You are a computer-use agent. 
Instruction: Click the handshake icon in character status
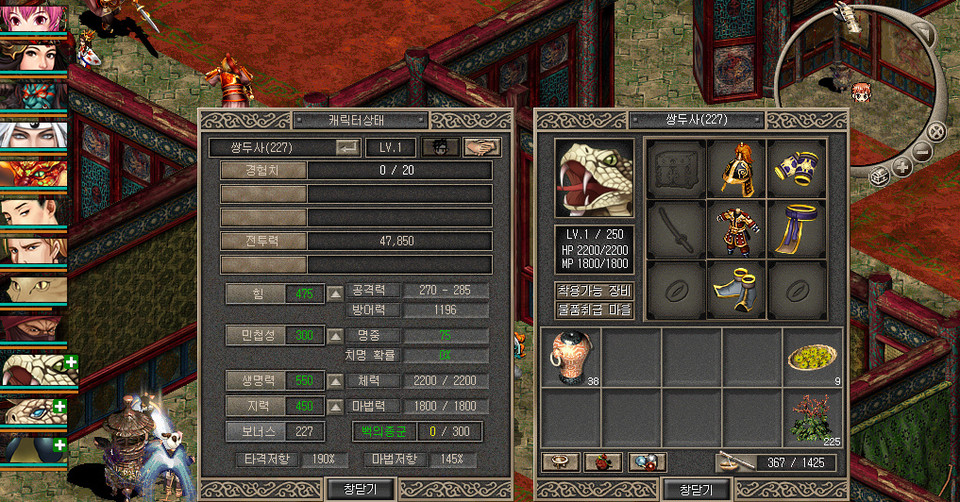click(482, 147)
